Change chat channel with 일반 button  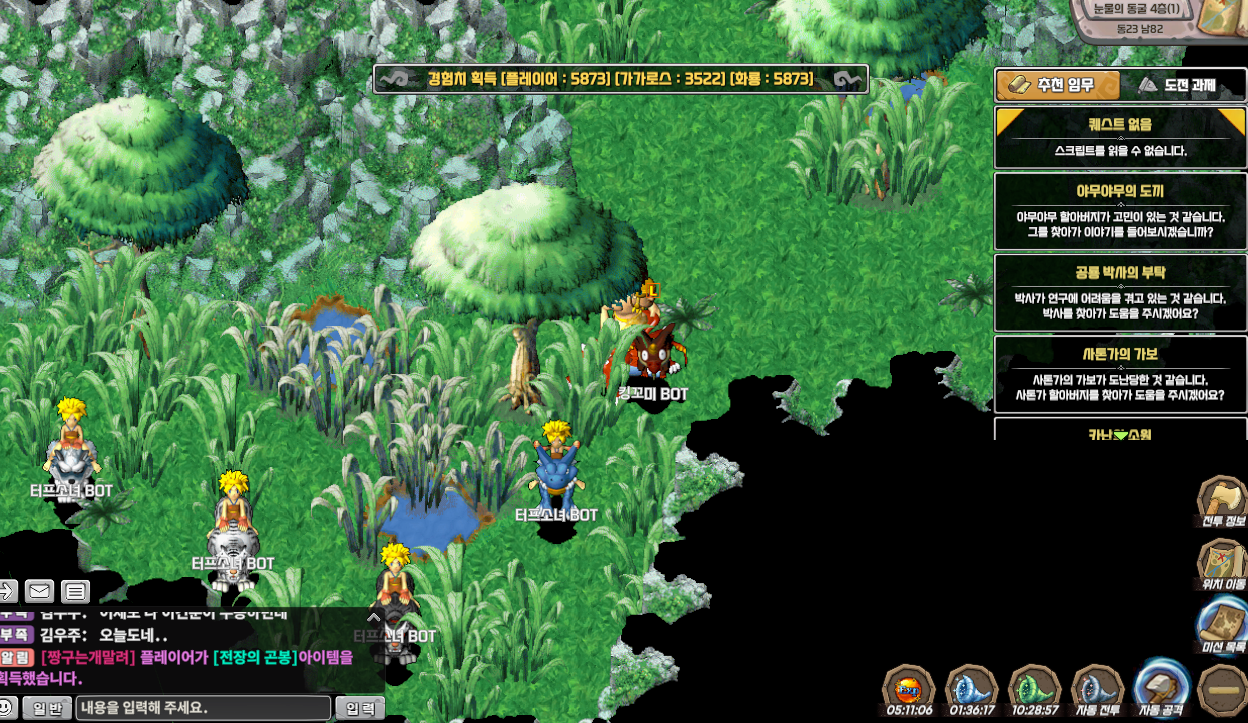pos(47,709)
